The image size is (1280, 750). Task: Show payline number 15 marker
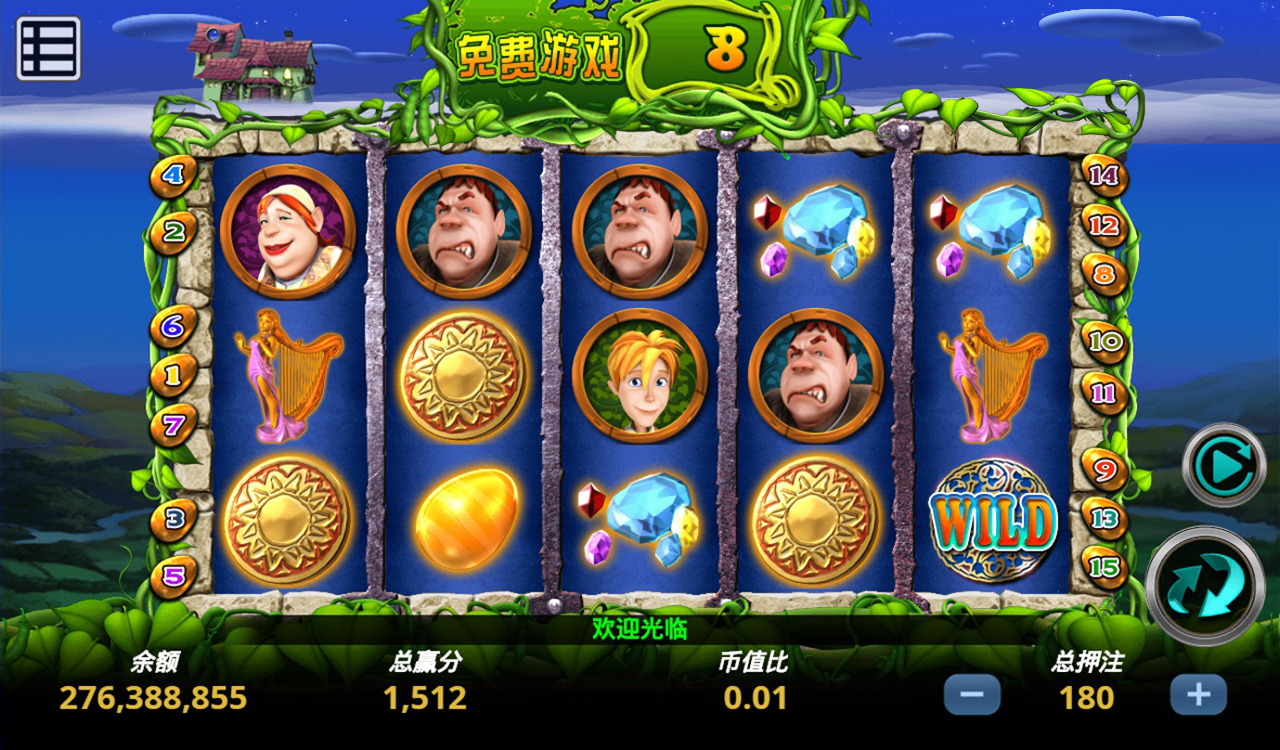(1105, 564)
